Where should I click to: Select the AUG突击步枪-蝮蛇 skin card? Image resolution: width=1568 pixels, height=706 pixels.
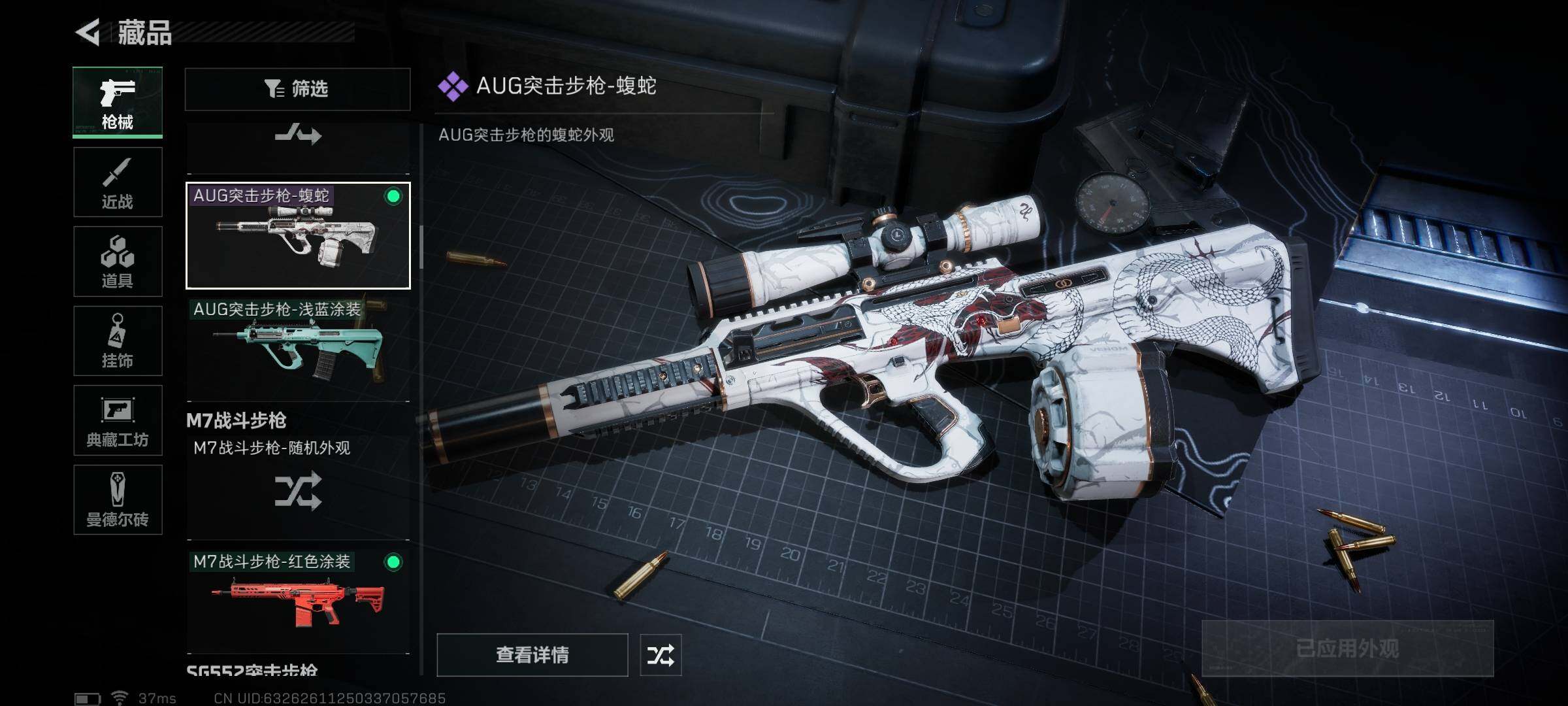point(298,236)
